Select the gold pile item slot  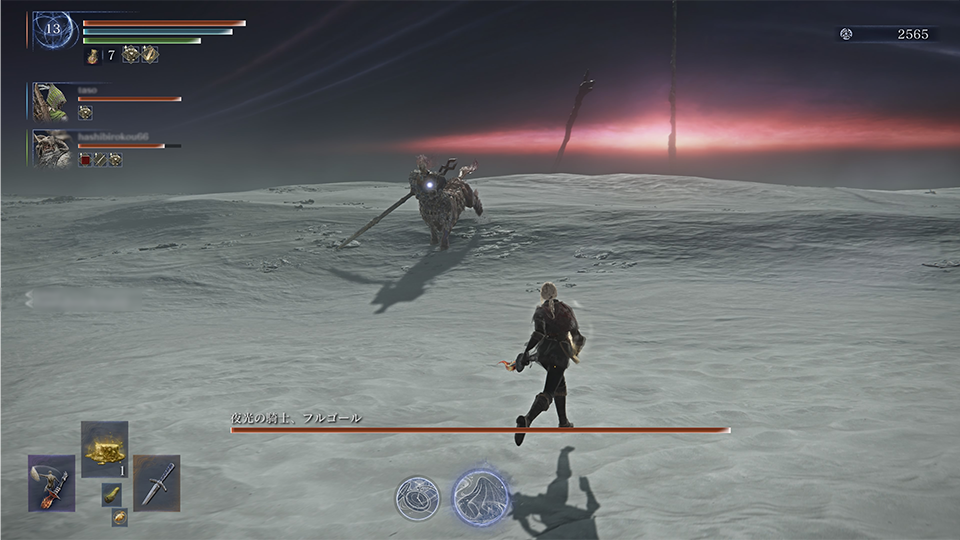tap(104, 450)
